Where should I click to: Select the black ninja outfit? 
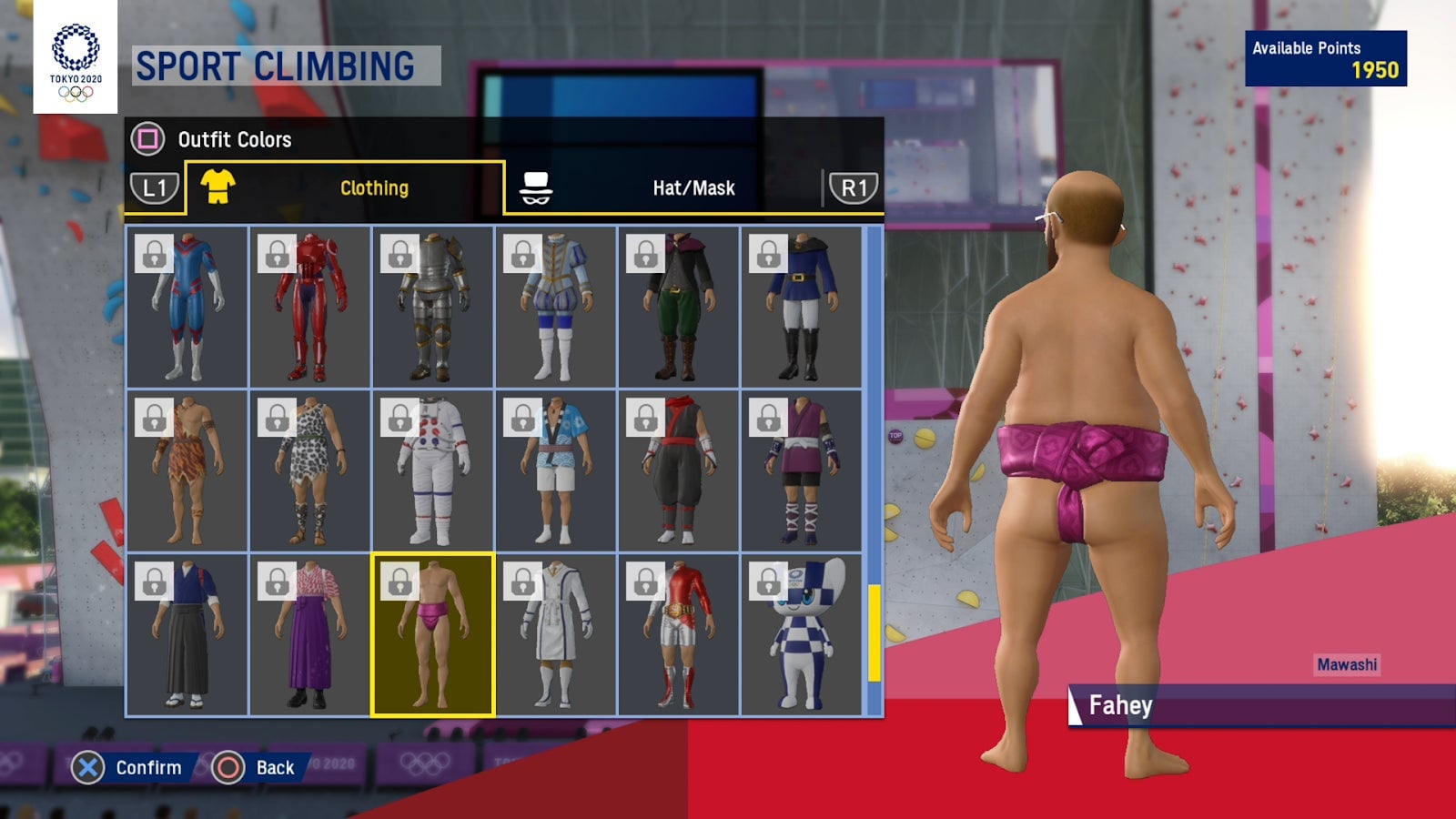coord(680,473)
